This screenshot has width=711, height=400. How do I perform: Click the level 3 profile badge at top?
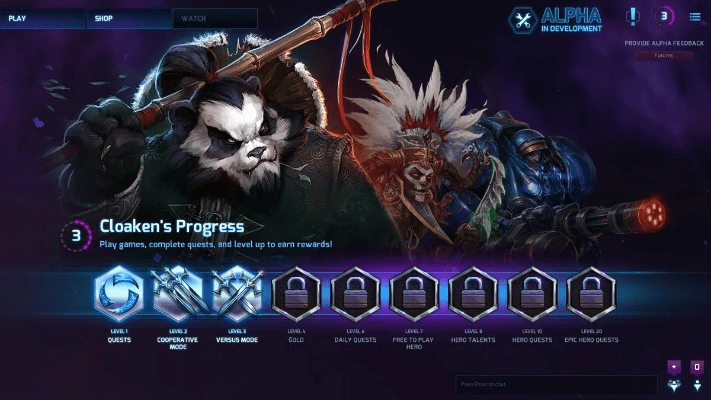point(665,16)
